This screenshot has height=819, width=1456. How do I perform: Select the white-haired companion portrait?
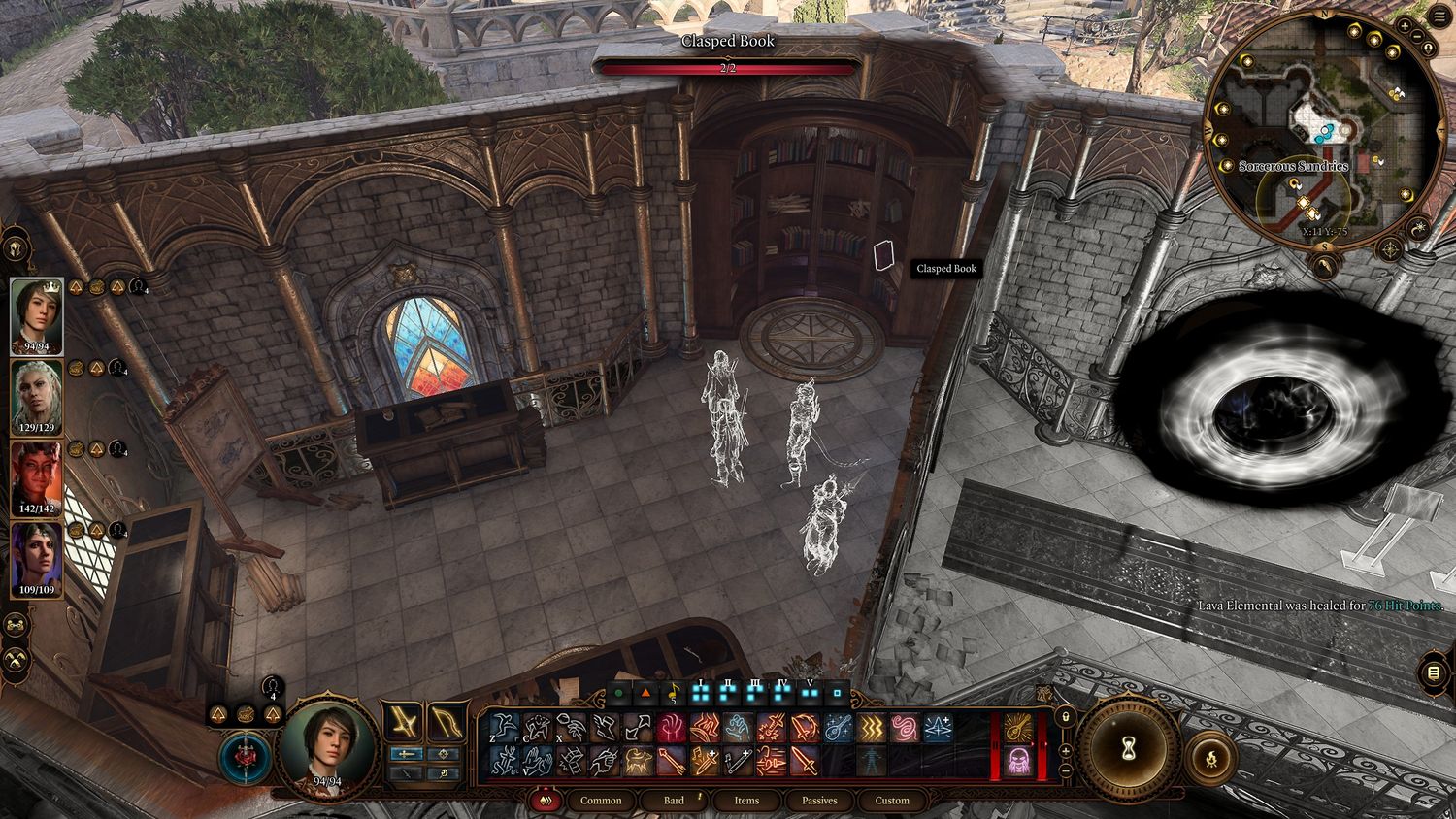[37, 396]
